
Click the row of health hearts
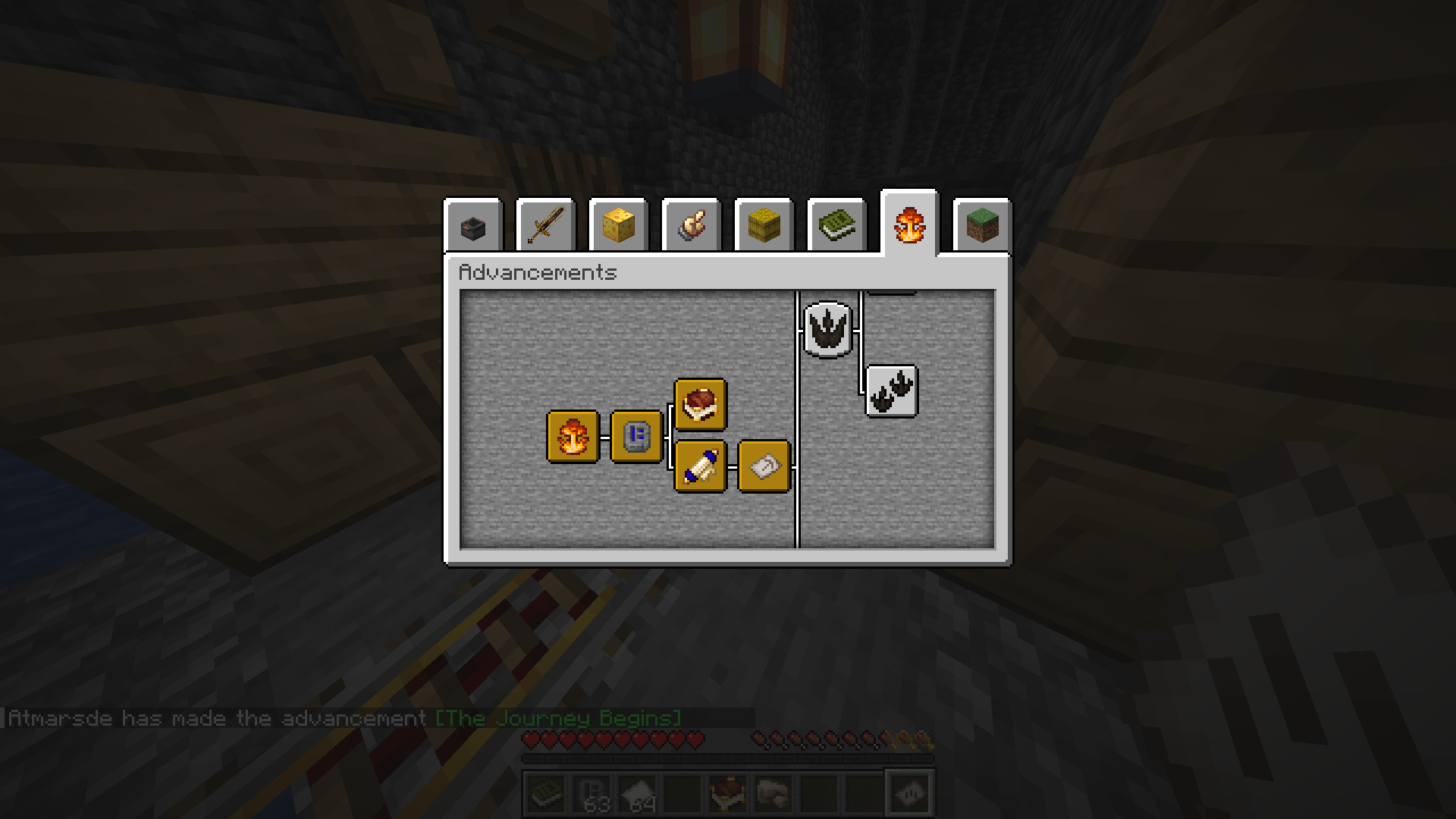tap(614, 736)
